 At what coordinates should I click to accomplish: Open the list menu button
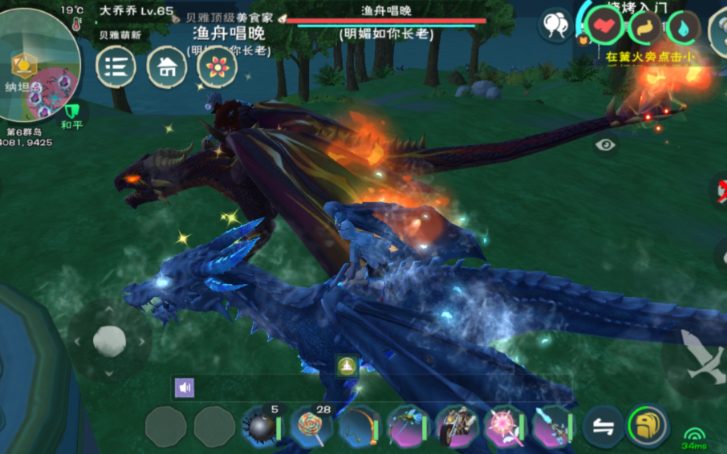click(116, 67)
